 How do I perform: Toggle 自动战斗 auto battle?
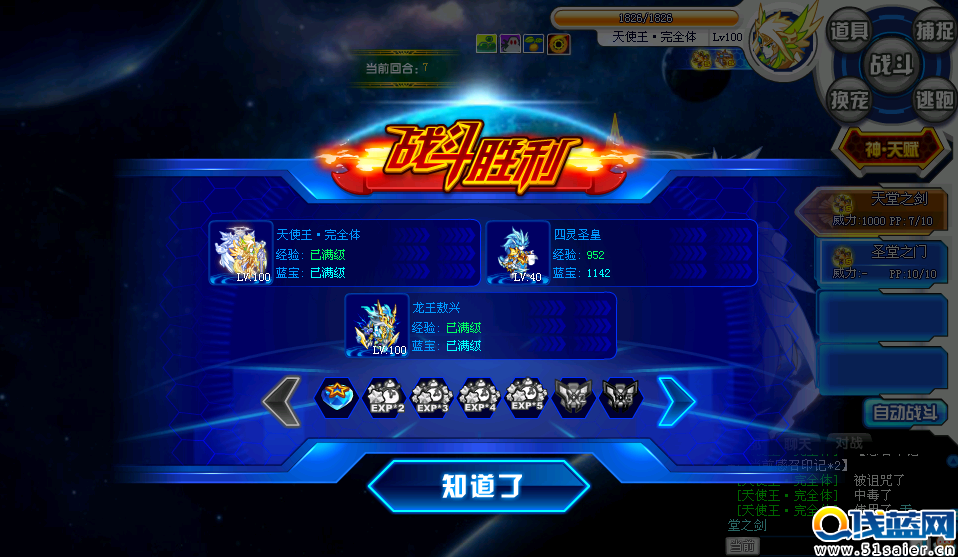pos(904,412)
